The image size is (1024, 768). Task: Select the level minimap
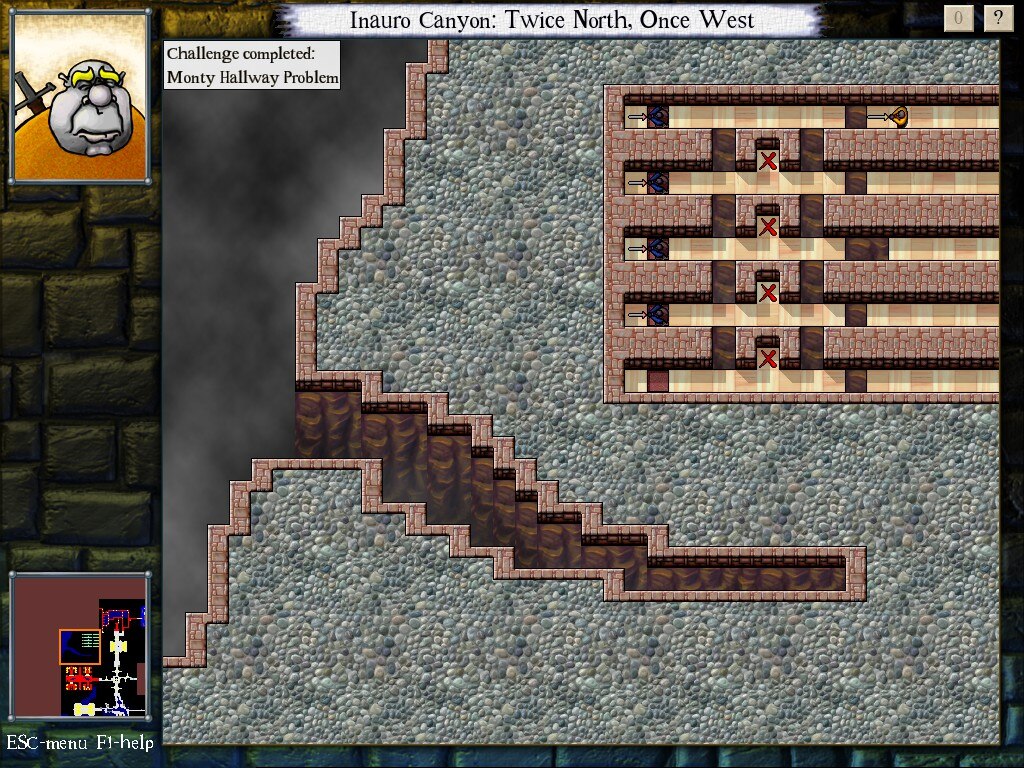point(80,647)
